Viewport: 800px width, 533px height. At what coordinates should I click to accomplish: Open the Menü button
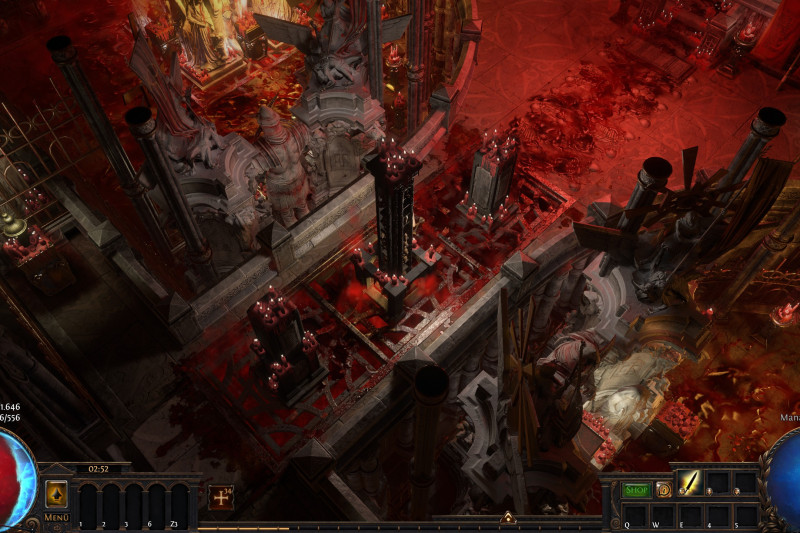coord(56,518)
